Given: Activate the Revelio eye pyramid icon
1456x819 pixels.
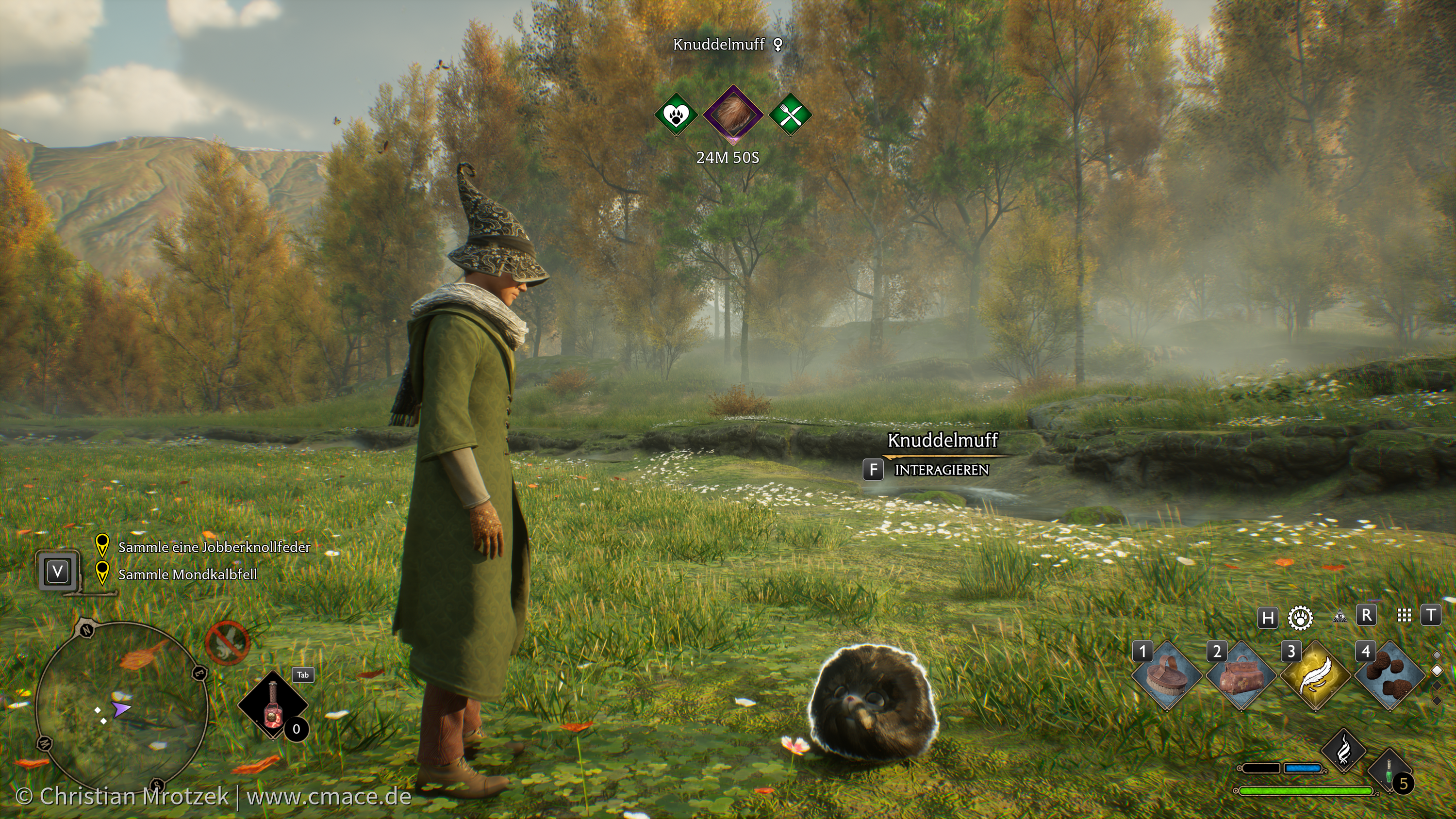Looking at the screenshot, I should pos(1338,616).
